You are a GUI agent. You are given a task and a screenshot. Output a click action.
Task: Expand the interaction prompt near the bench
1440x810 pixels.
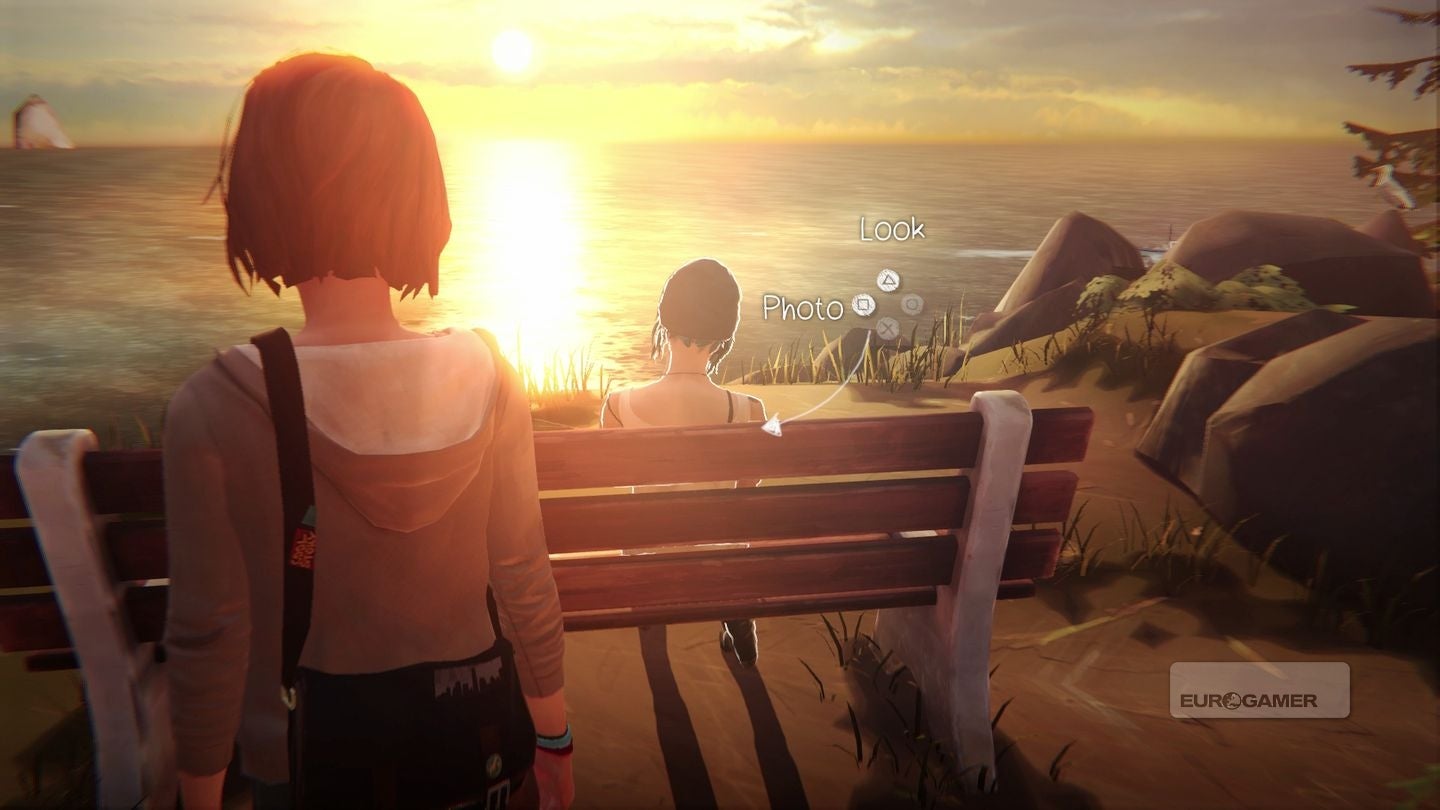[888, 305]
